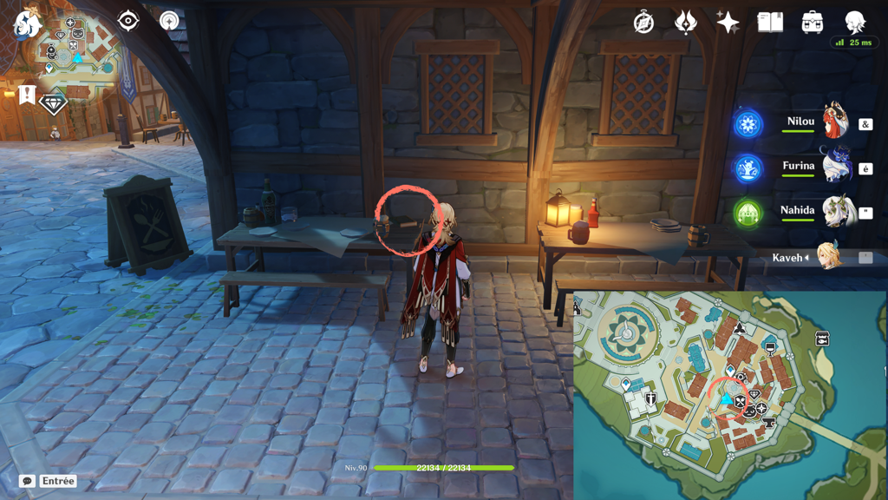
Task: Open the open-book handbook icon
Action: [x=770, y=22]
